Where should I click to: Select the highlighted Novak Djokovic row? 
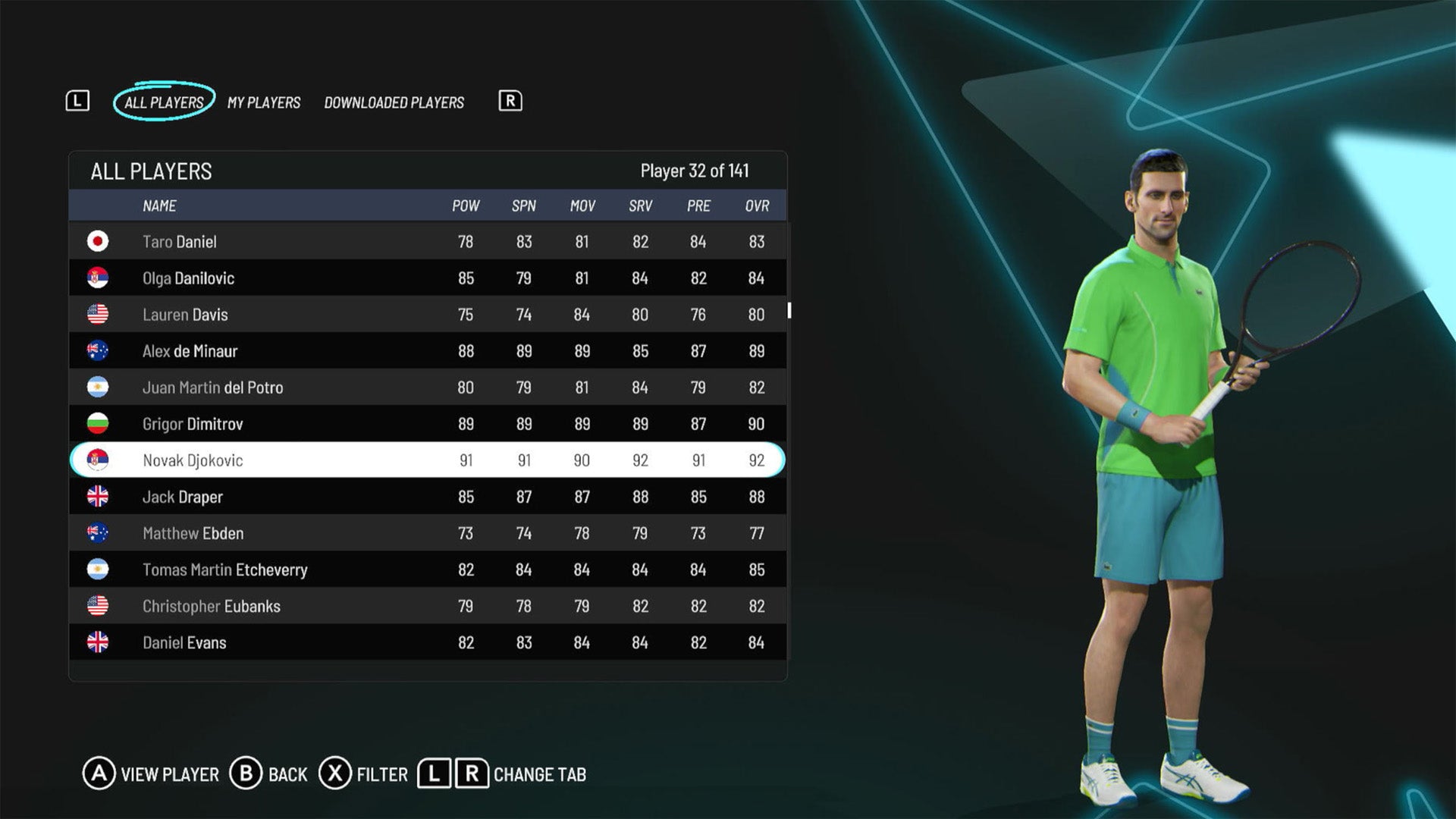point(379,460)
